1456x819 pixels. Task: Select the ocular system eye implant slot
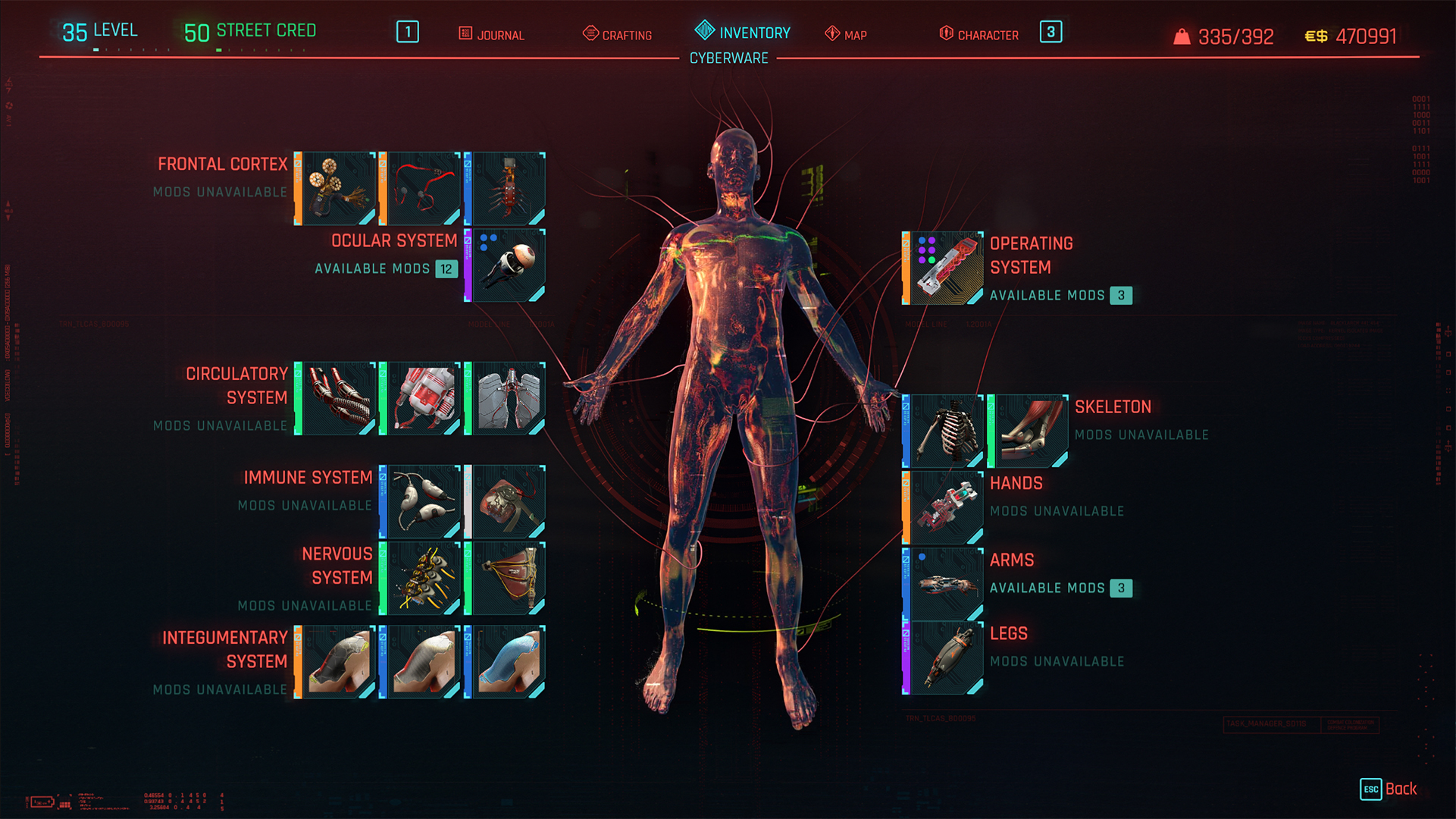[506, 265]
